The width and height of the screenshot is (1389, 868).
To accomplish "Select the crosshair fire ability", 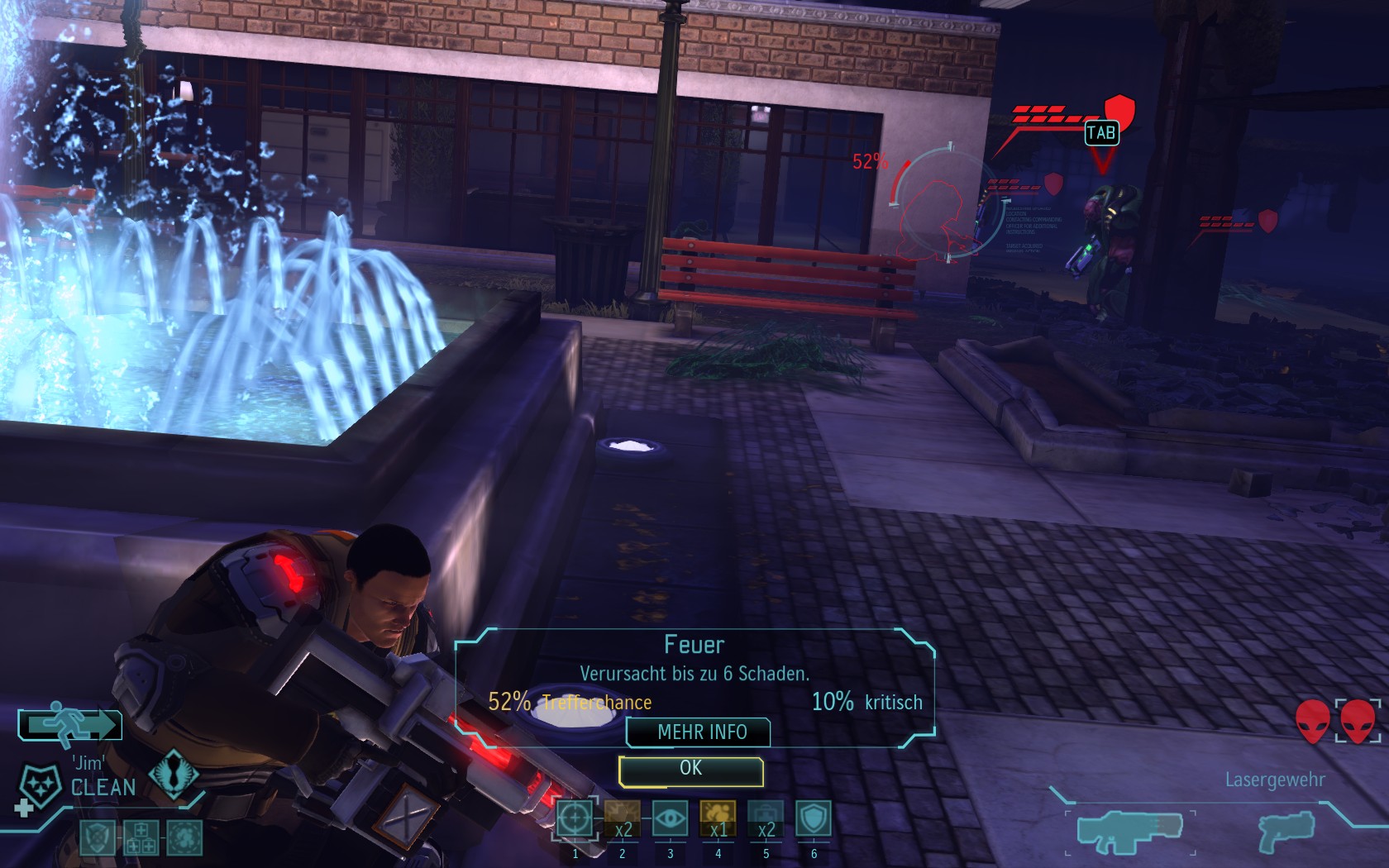I will click(575, 819).
